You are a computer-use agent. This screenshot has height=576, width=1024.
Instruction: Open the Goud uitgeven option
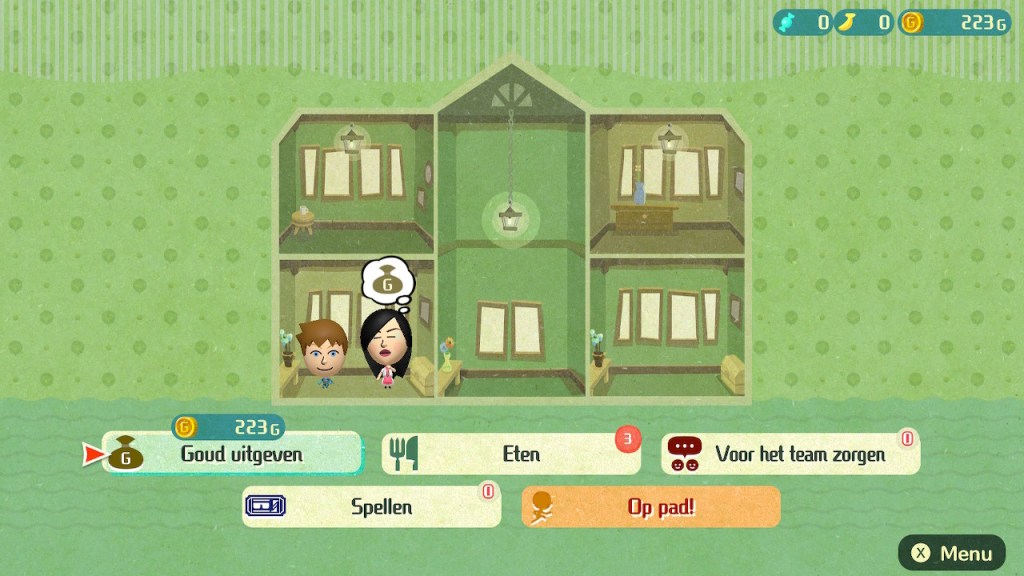232,454
